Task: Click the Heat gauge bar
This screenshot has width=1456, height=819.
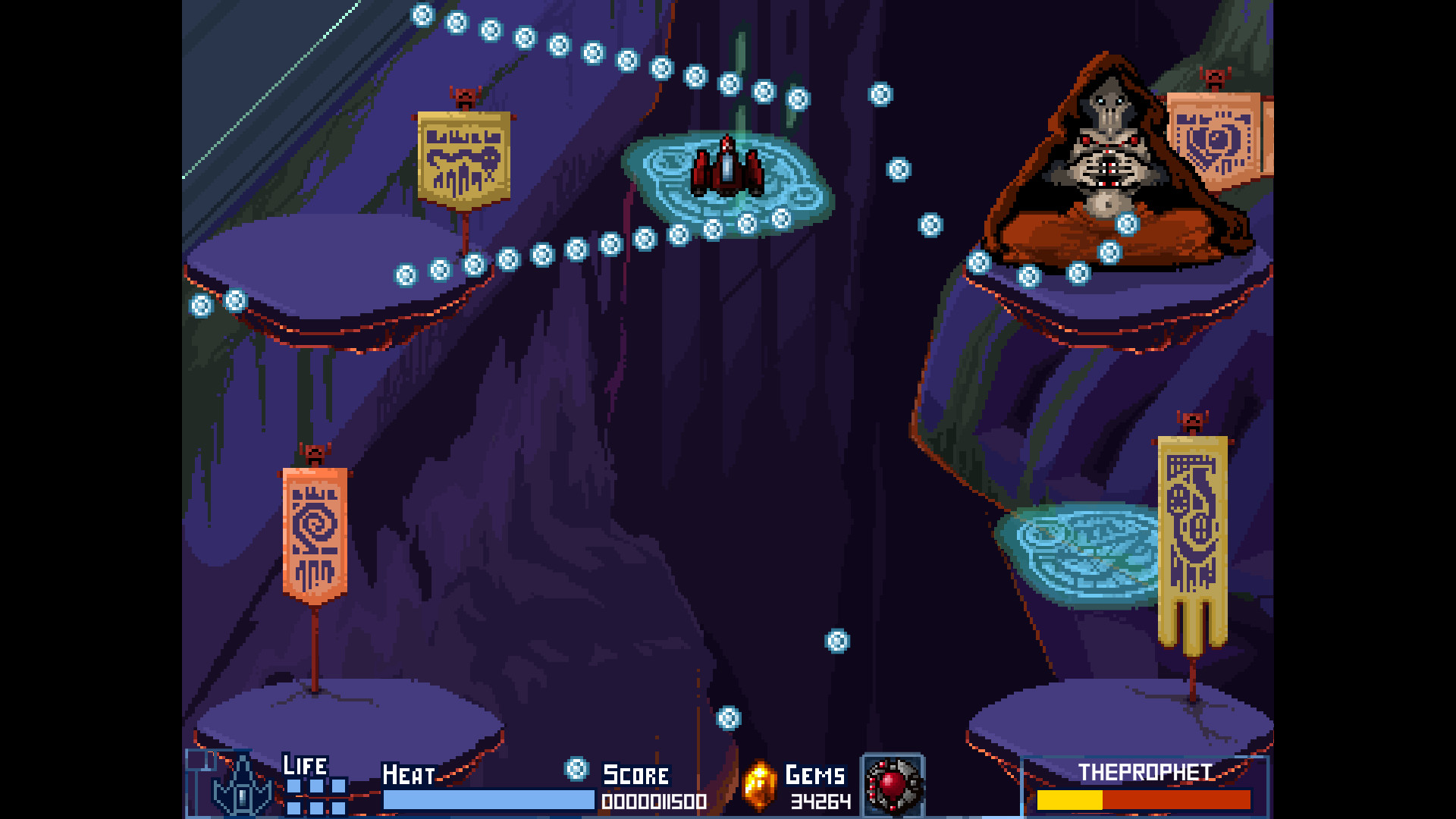Action: point(488,801)
